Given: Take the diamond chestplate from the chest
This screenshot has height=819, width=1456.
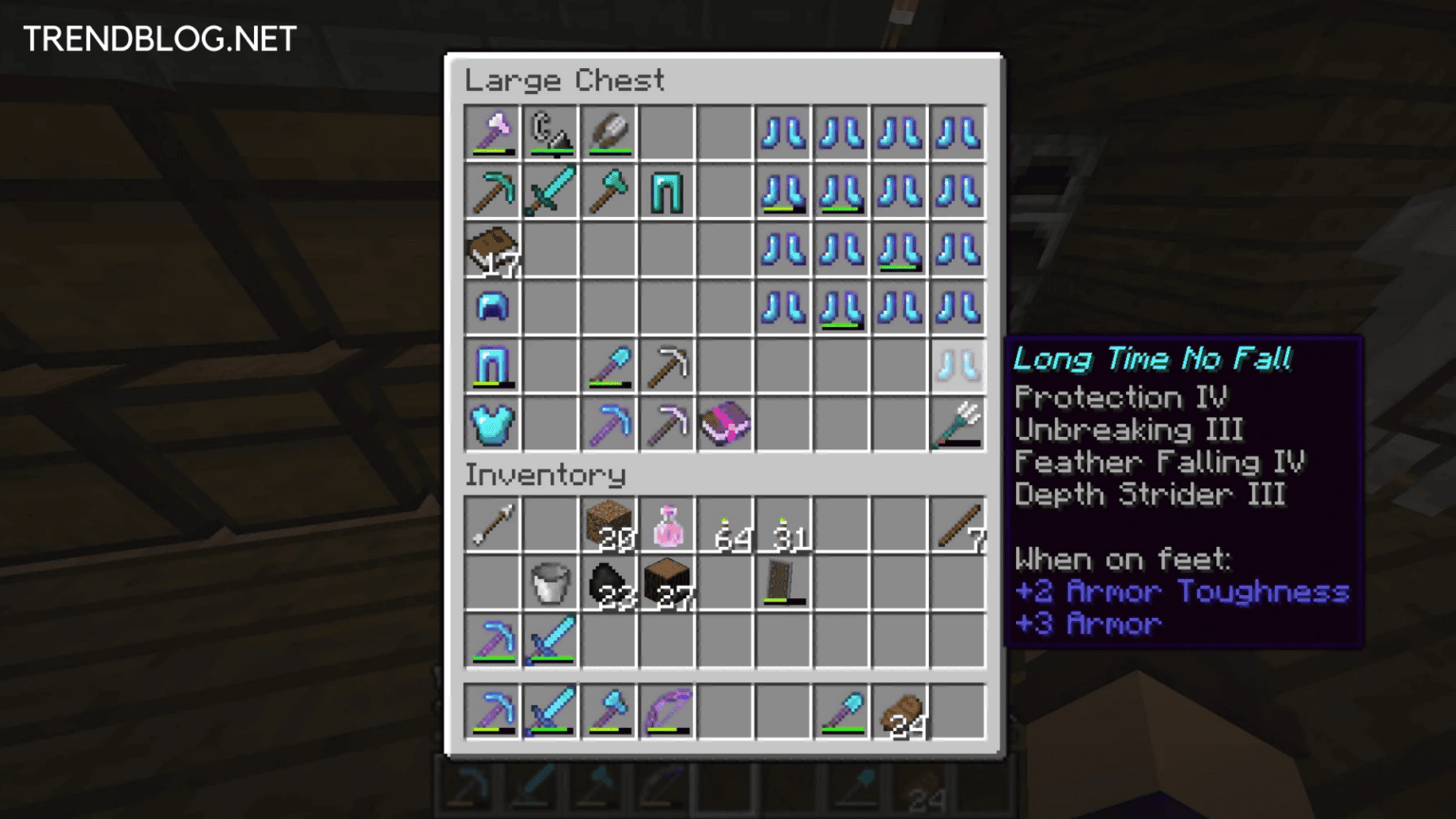Looking at the screenshot, I should pyautogui.click(x=492, y=424).
